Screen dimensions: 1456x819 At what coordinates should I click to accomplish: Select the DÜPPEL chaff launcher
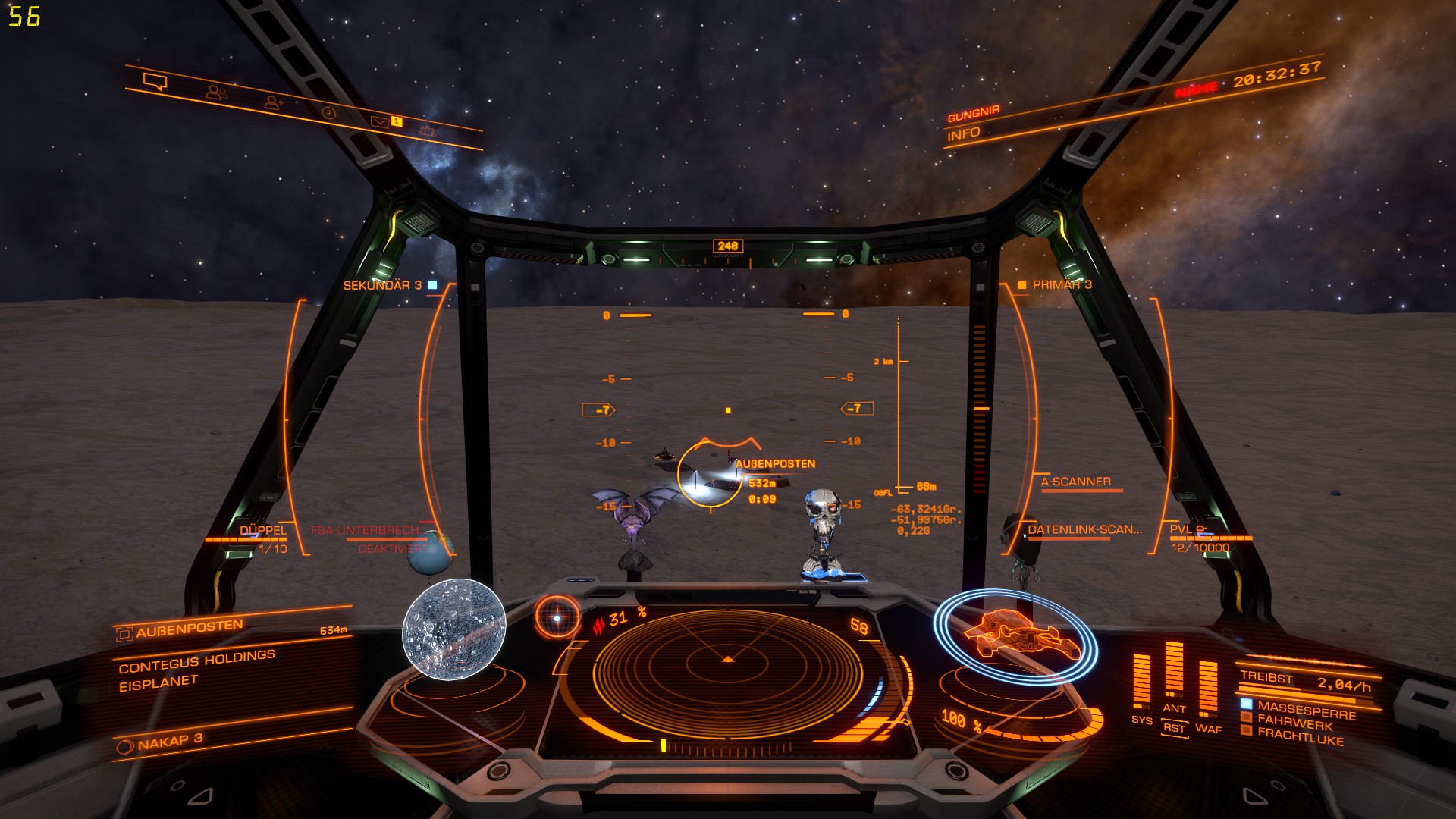(263, 531)
